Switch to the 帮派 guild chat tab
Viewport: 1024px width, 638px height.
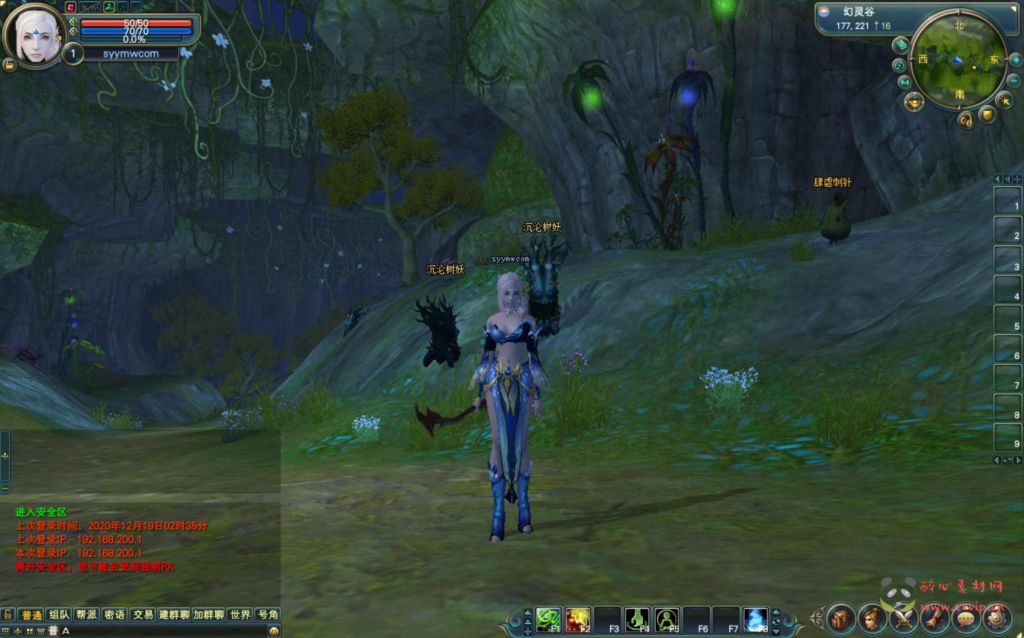[87, 615]
